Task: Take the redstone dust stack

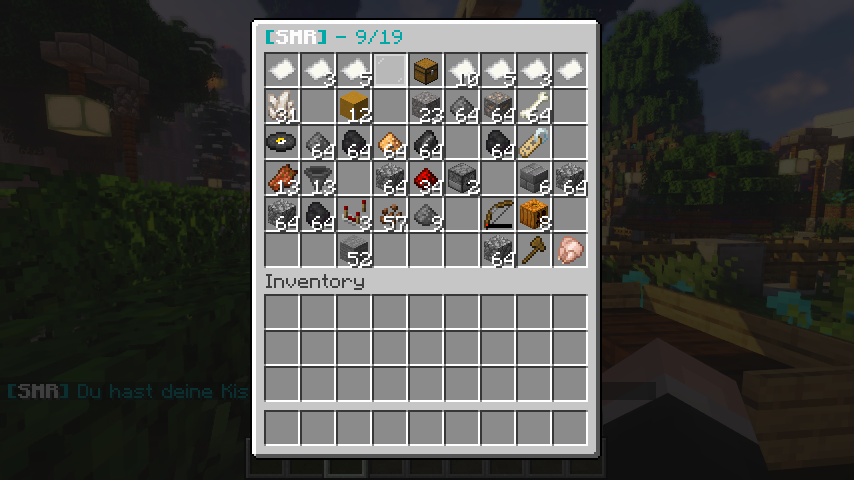Action: click(x=427, y=178)
